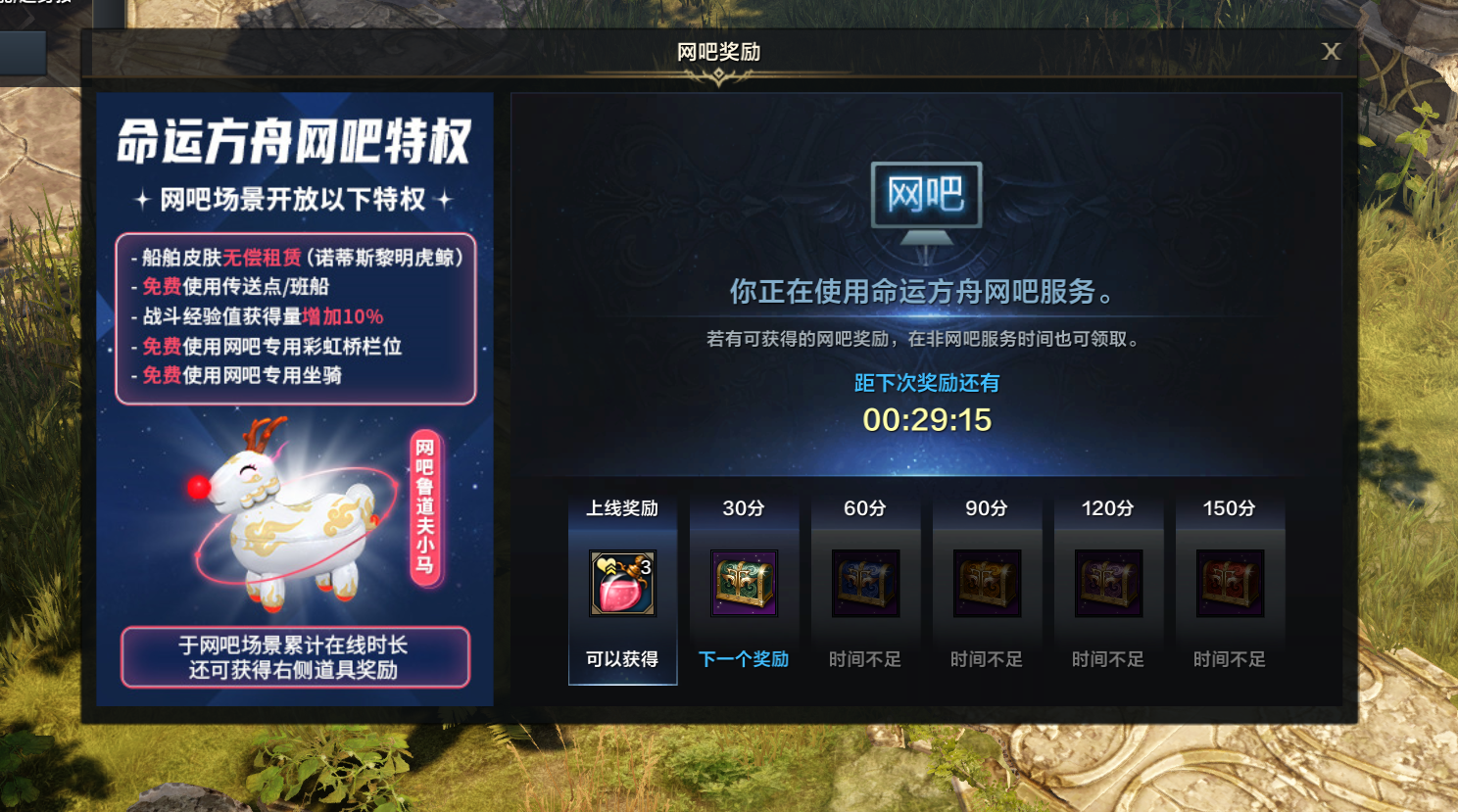Claim the pink potion under 上线奖励
Screen dimensions: 1458x812
(622, 585)
